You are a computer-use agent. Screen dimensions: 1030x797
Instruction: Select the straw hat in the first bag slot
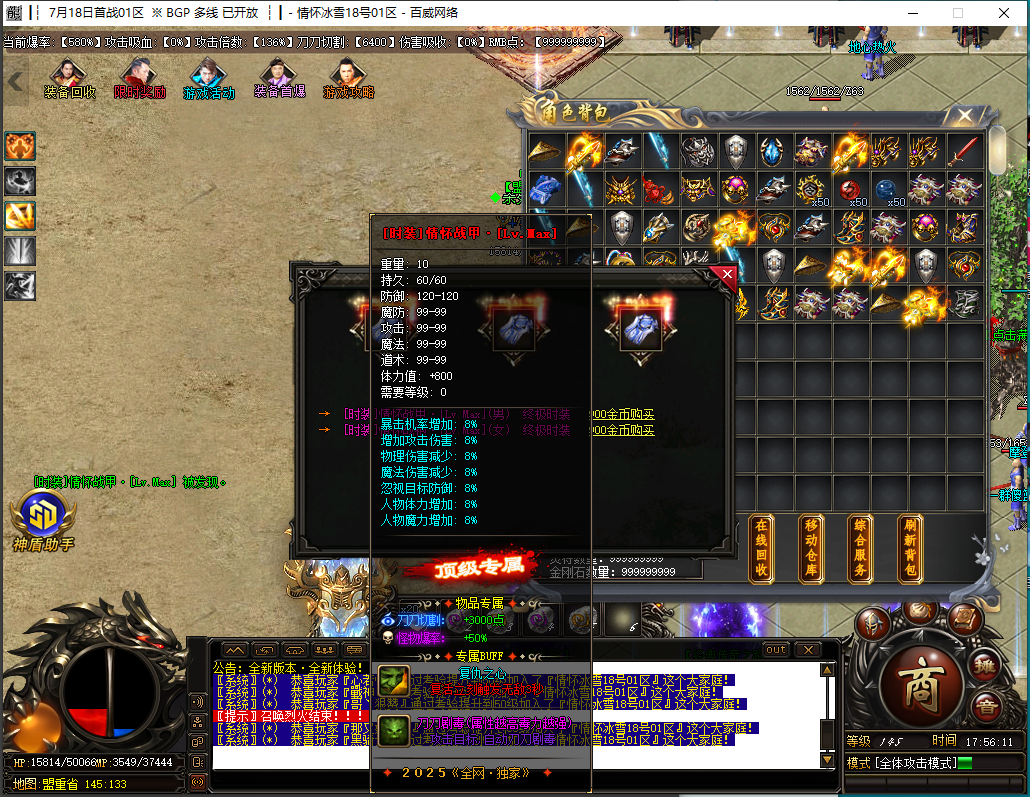point(545,151)
